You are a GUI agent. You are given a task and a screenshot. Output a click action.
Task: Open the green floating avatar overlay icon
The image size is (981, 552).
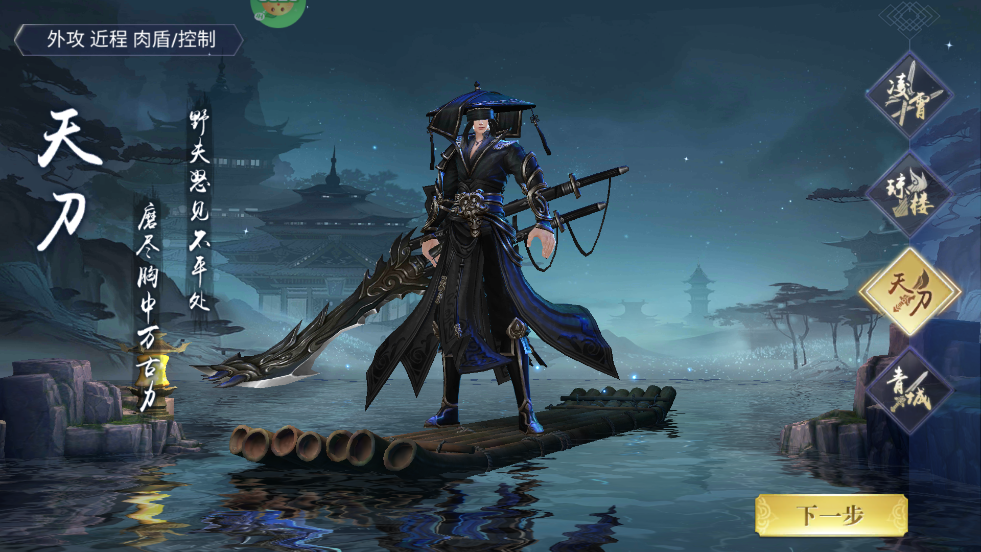coord(277,10)
